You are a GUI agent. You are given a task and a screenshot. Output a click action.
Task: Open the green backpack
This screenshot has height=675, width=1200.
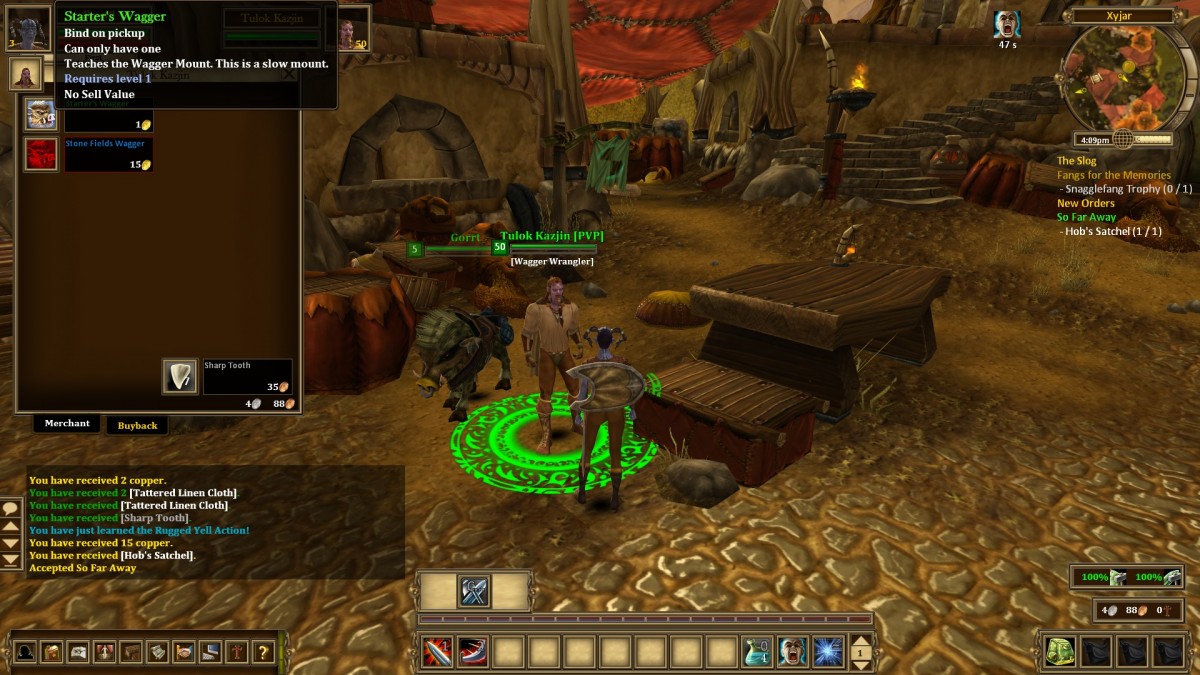[1060, 652]
